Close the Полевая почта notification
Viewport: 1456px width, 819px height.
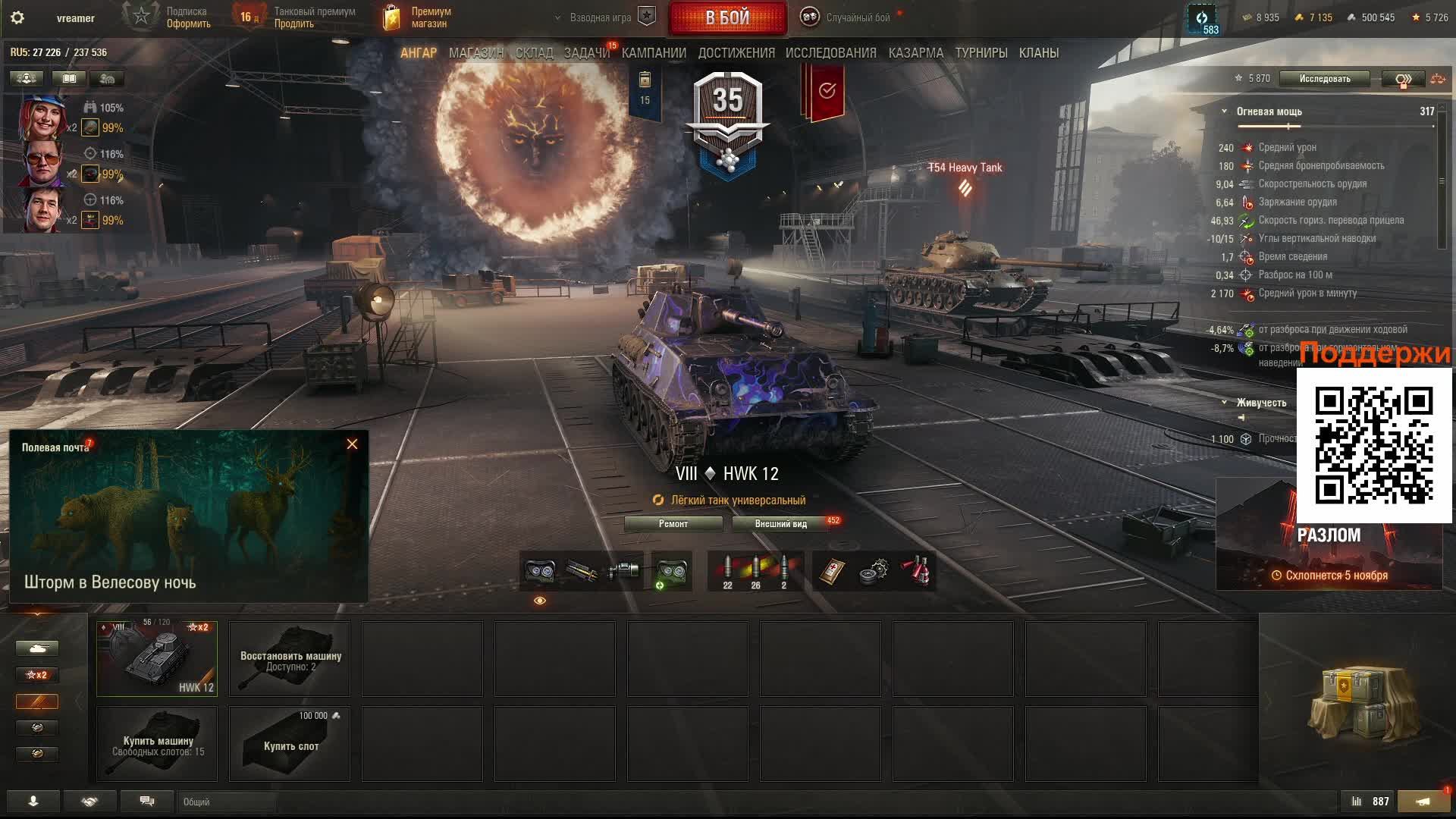(x=352, y=444)
